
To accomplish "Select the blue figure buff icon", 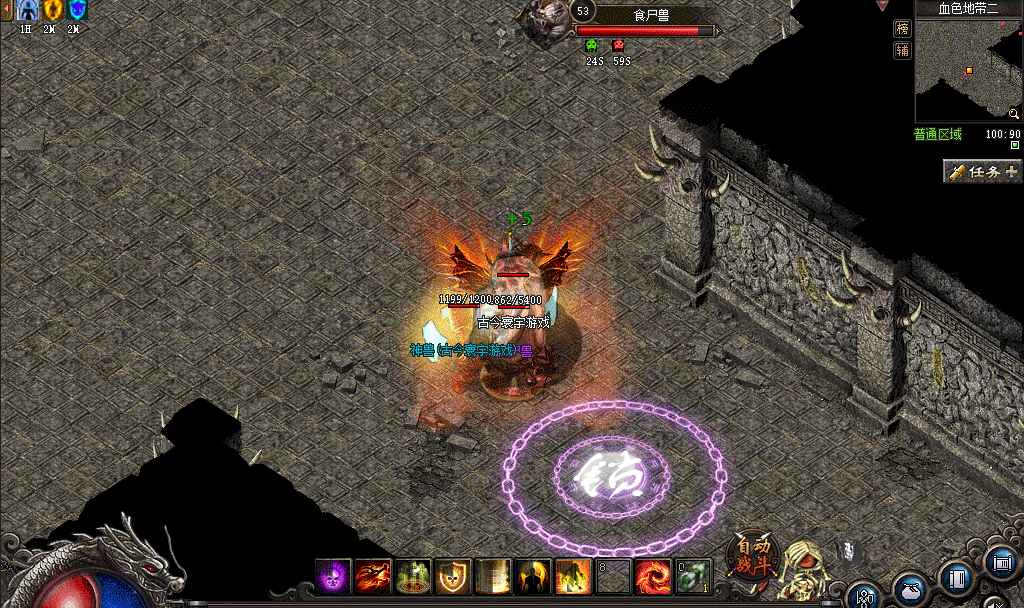I will [x=27, y=10].
